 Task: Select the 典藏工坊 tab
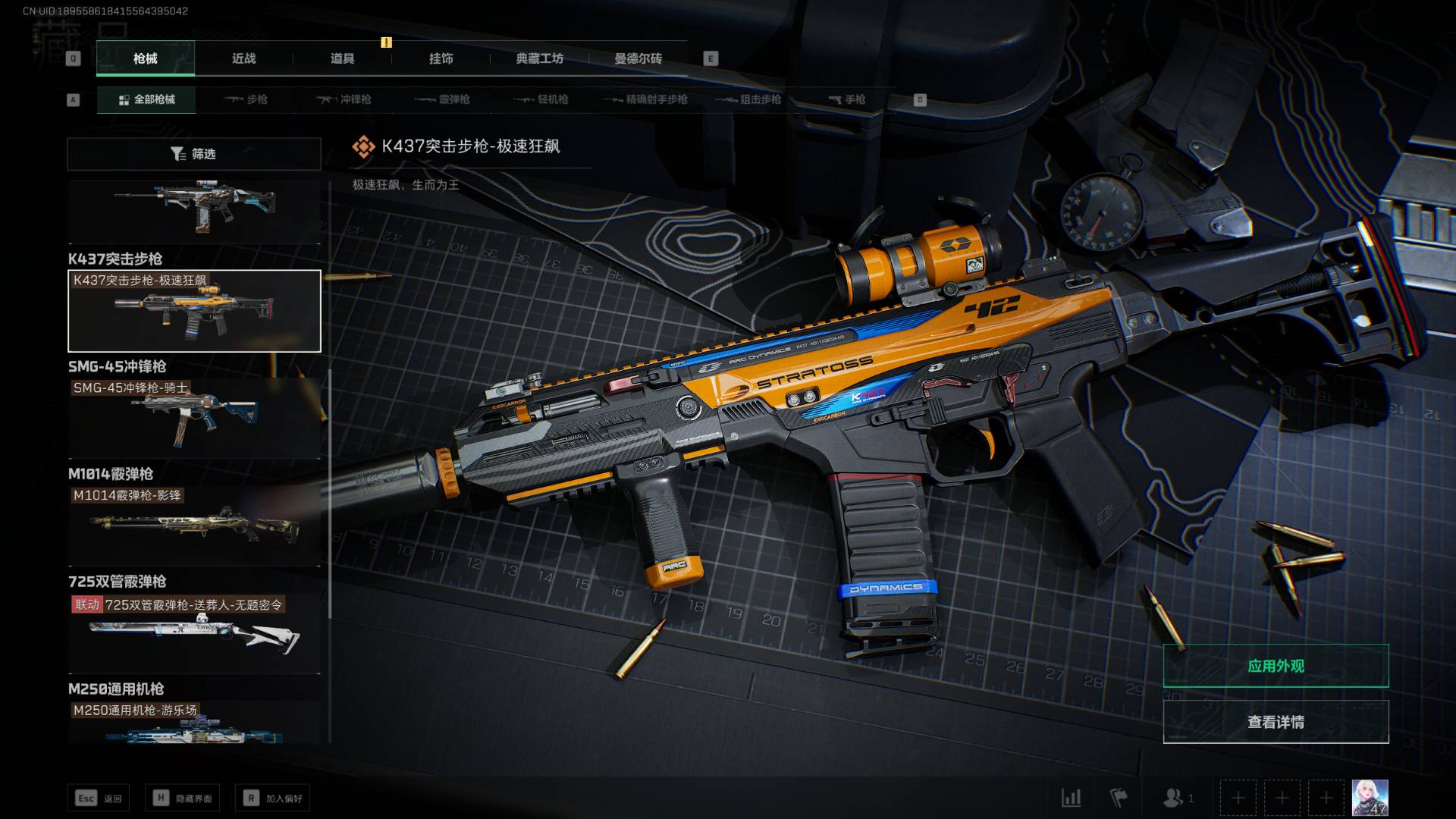point(539,58)
